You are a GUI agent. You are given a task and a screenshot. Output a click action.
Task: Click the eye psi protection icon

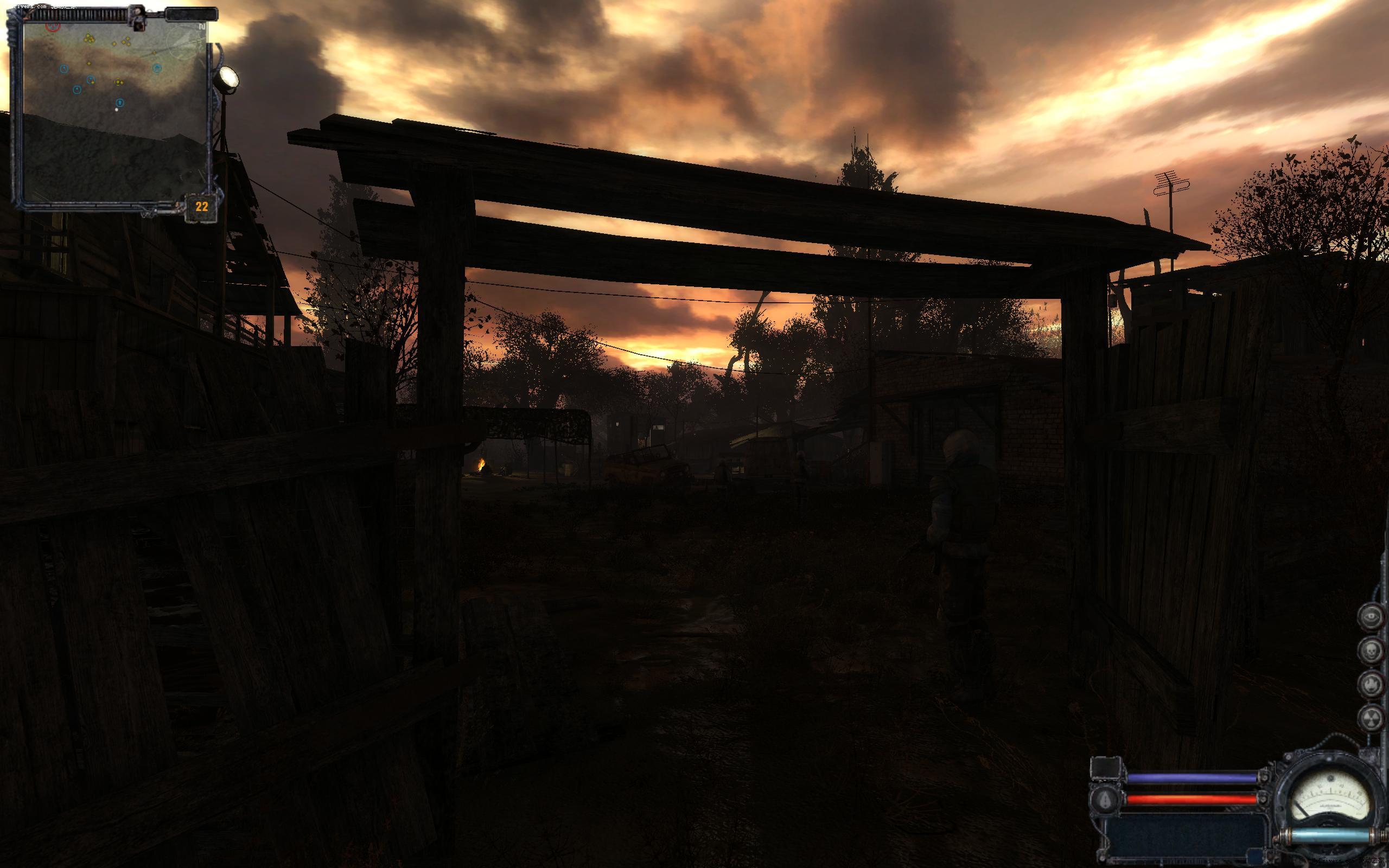[1371, 616]
